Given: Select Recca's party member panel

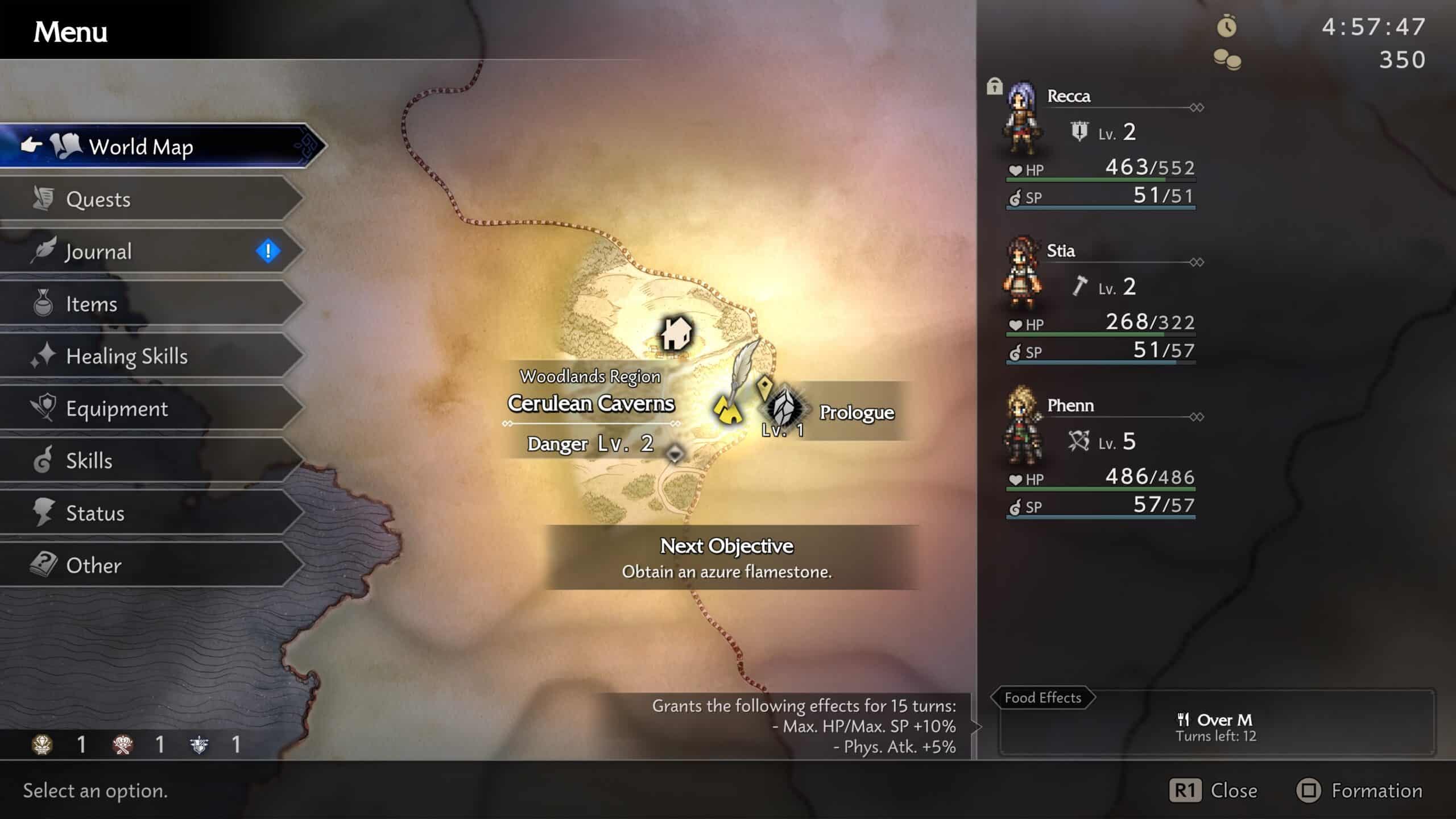Looking at the screenshot, I should click(x=1101, y=145).
